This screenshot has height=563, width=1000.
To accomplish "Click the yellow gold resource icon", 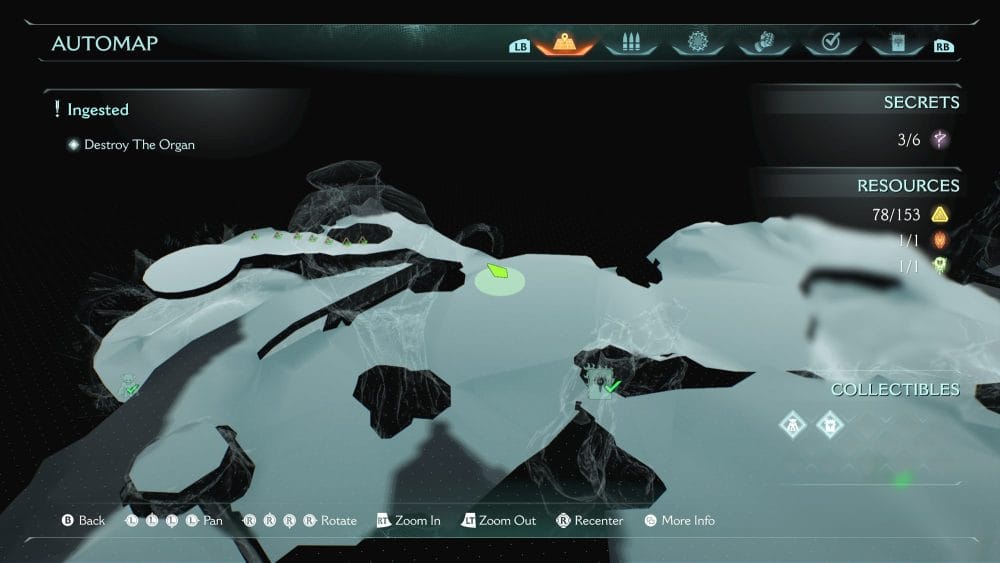I will (x=939, y=214).
